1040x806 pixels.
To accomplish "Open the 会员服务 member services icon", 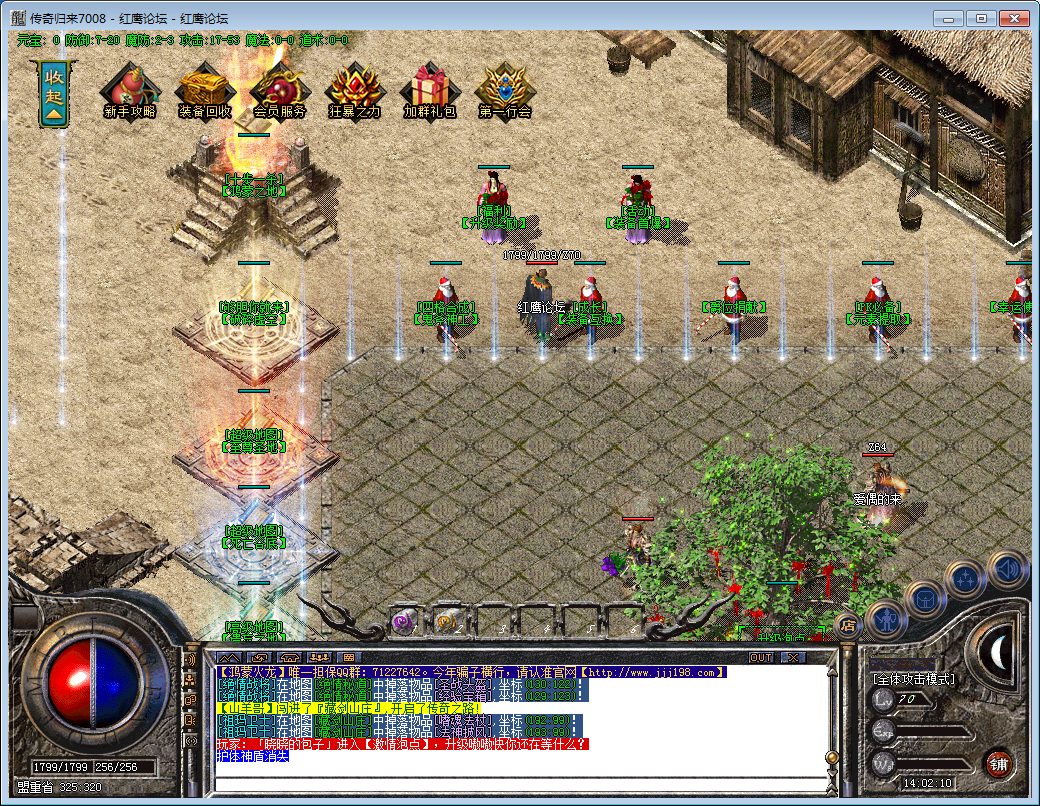I will click(x=279, y=91).
